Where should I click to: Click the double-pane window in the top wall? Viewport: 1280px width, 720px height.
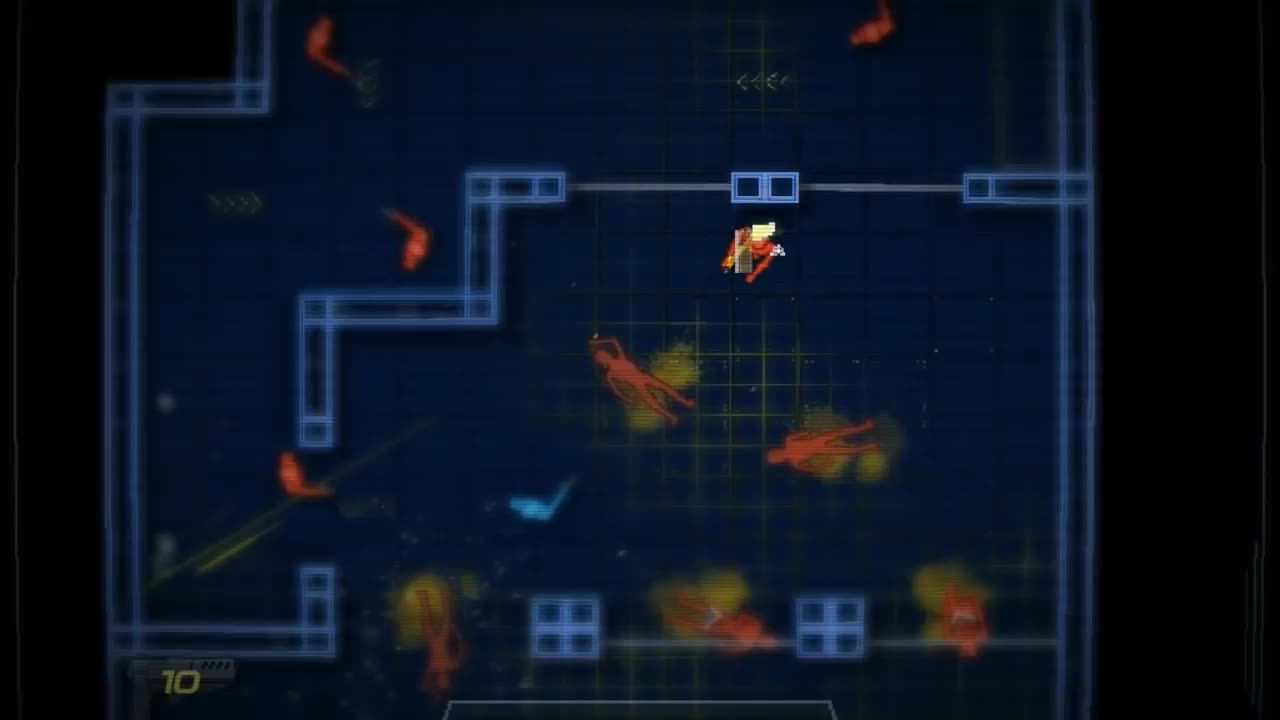click(x=767, y=186)
